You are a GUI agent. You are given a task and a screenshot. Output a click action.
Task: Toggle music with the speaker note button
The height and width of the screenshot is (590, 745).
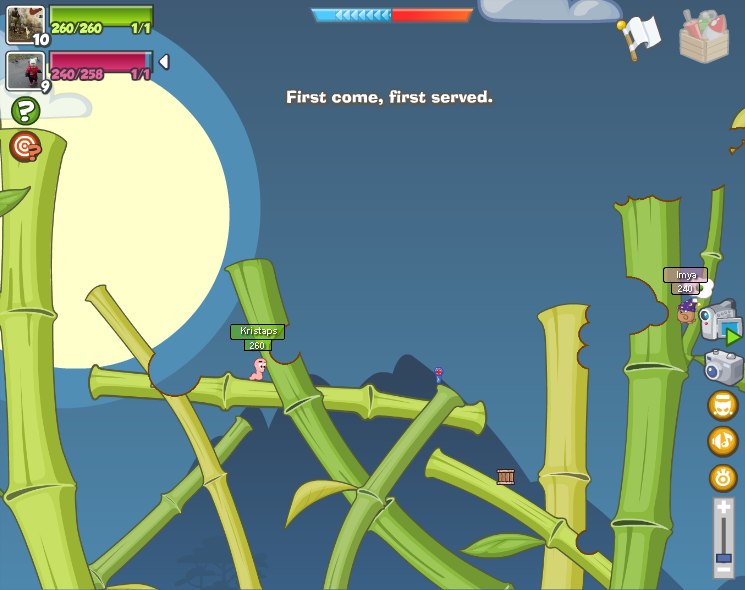[x=723, y=441]
